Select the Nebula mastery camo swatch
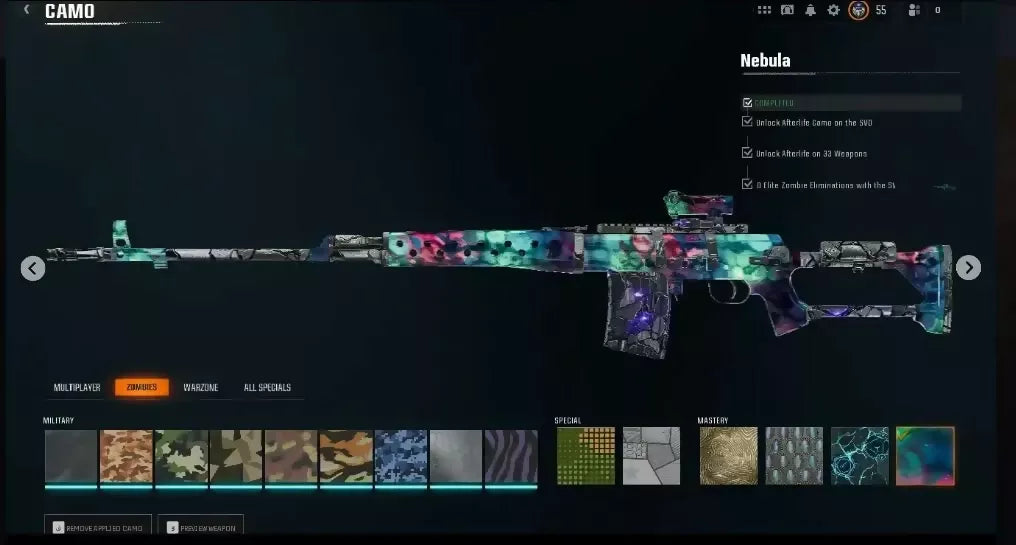 tap(925, 456)
